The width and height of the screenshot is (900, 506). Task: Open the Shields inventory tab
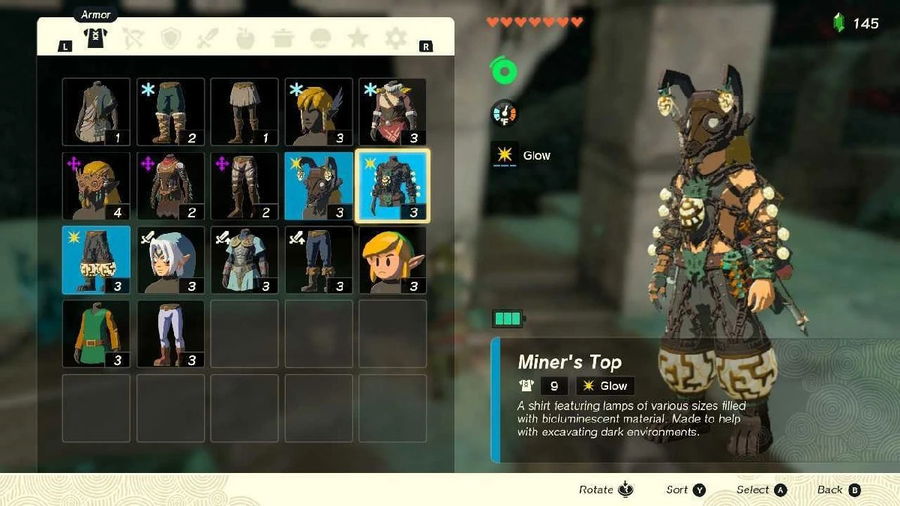(x=170, y=39)
